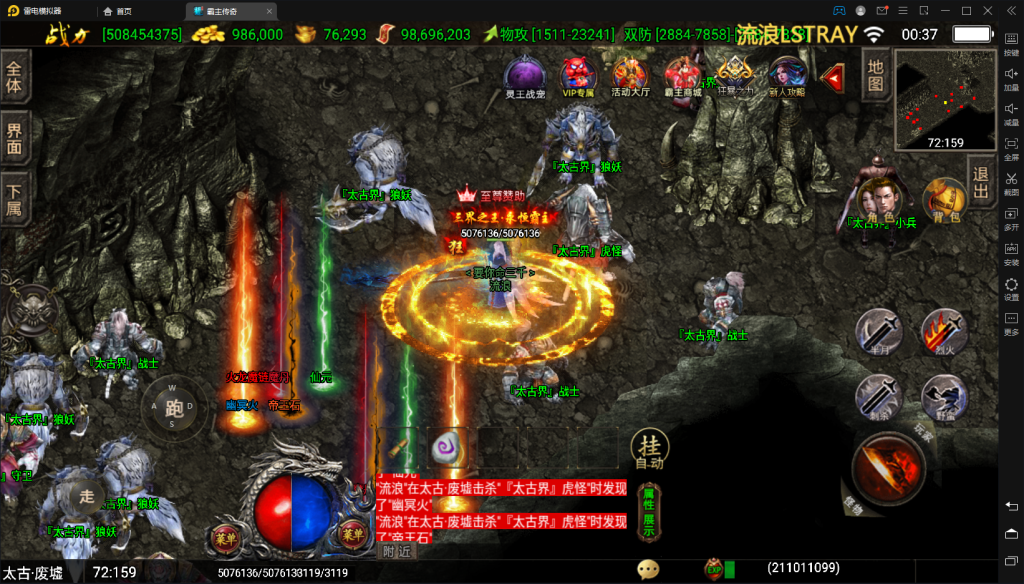This screenshot has height=584, width=1024.
Task: Enter the 活动大厅 activity hall
Action: click(630, 76)
